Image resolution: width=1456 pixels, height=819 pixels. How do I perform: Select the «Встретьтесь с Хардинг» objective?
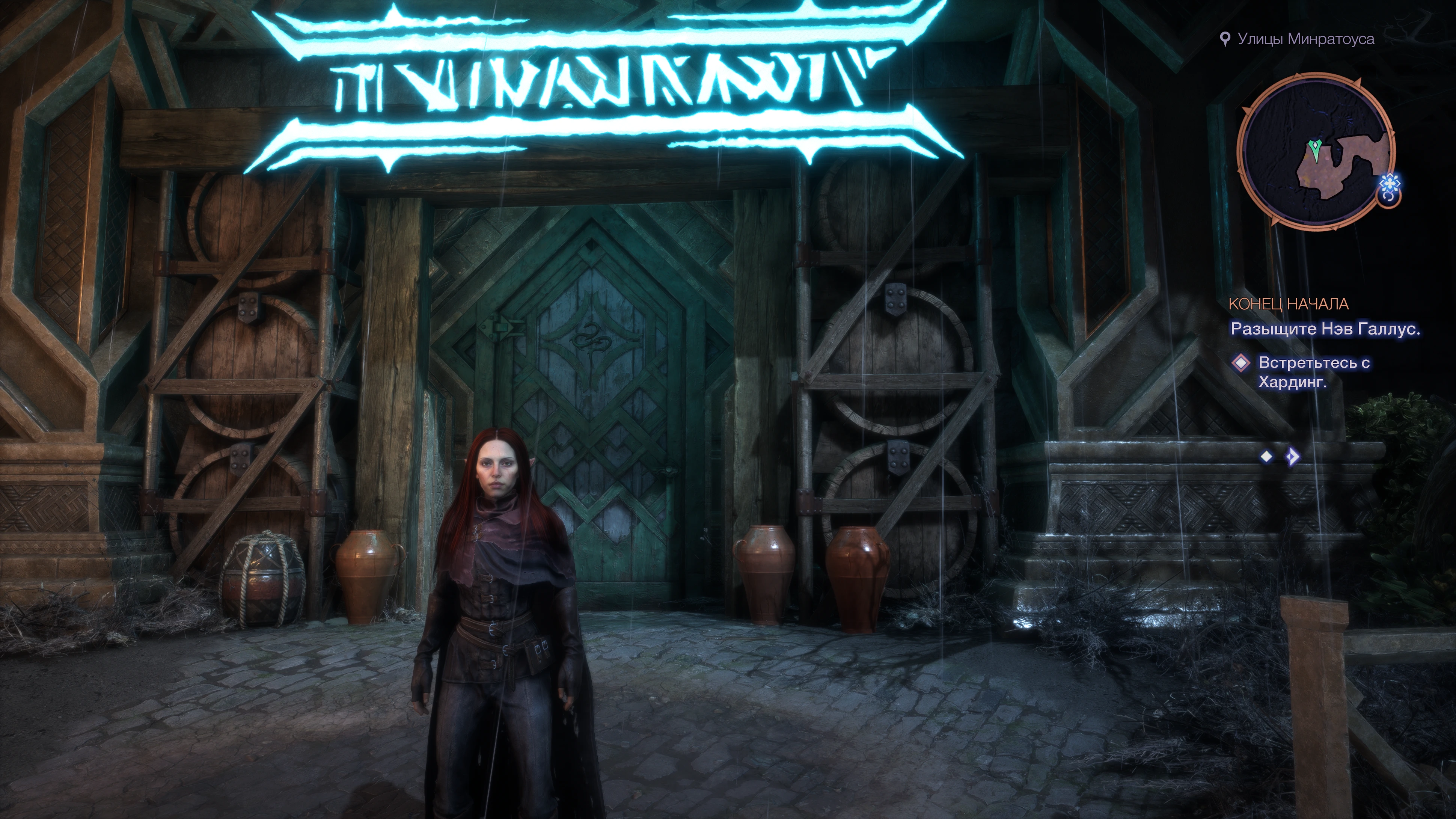coord(1314,373)
